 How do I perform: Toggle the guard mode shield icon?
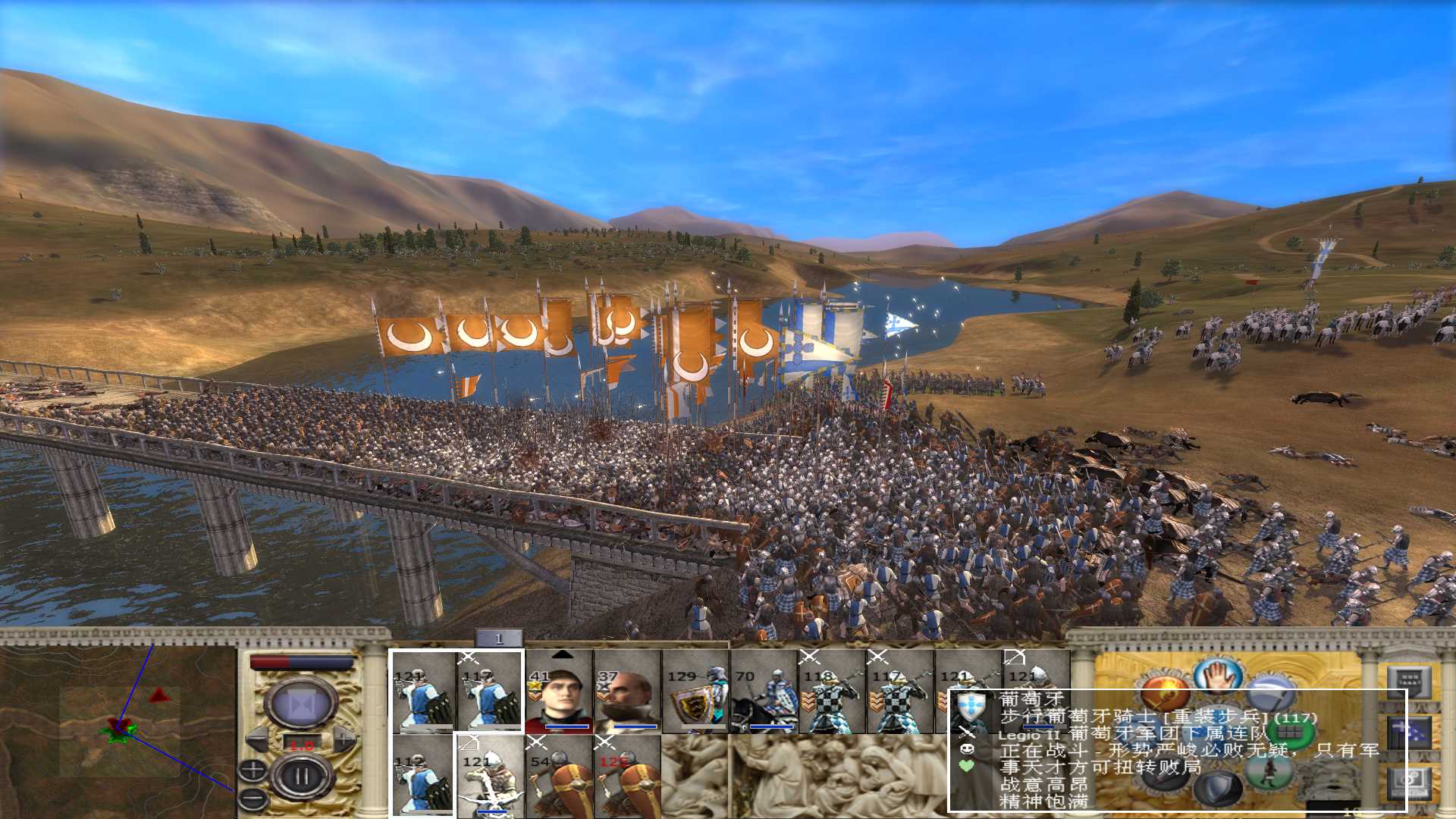[x=1219, y=789]
